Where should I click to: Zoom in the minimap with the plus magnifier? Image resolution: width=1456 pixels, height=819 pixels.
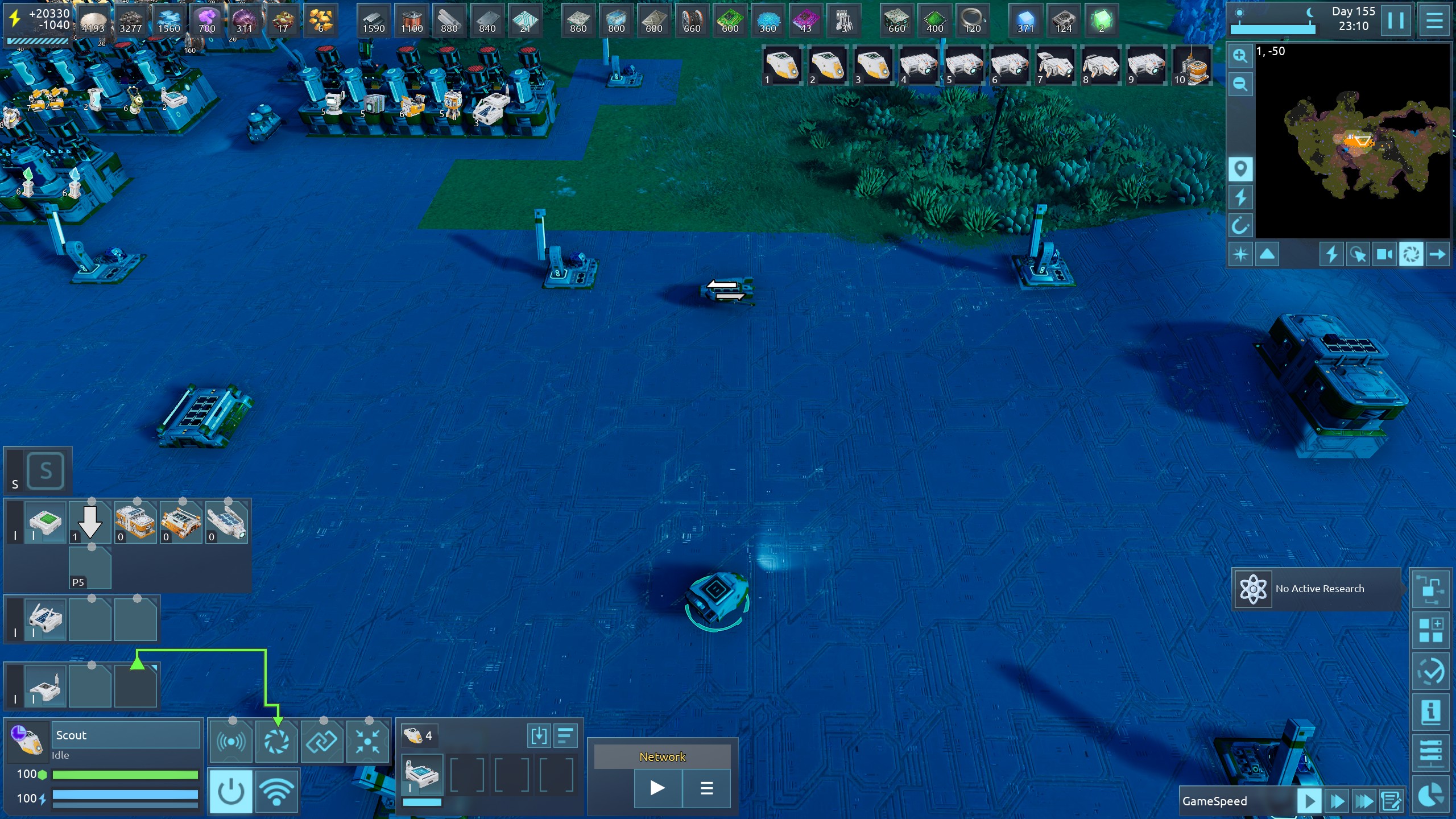(x=1240, y=56)
